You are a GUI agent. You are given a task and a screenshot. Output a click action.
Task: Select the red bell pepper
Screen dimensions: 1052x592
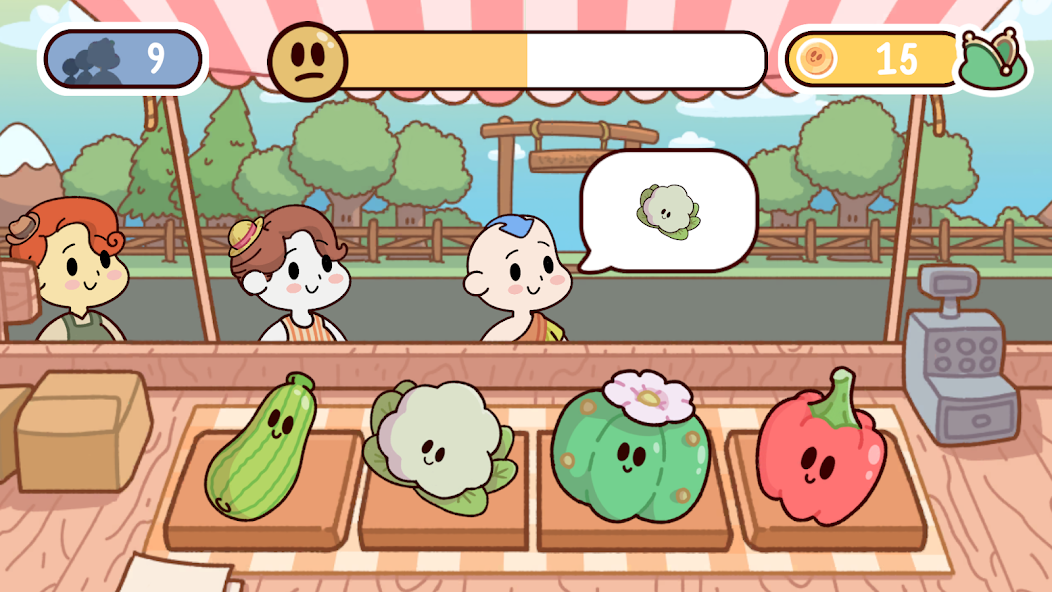tap(820, 450)
